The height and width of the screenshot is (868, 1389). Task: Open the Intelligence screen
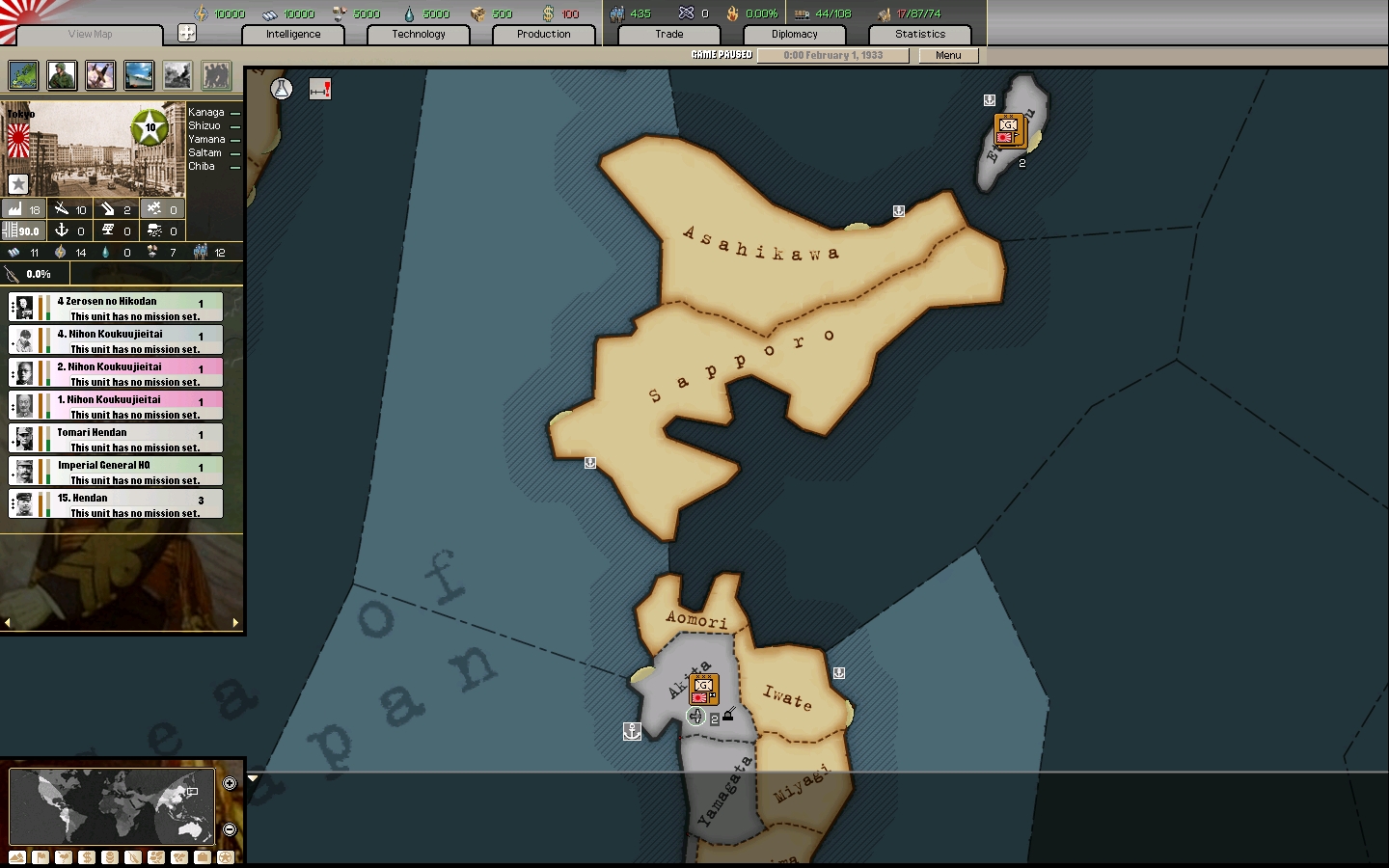coord(293,34)
